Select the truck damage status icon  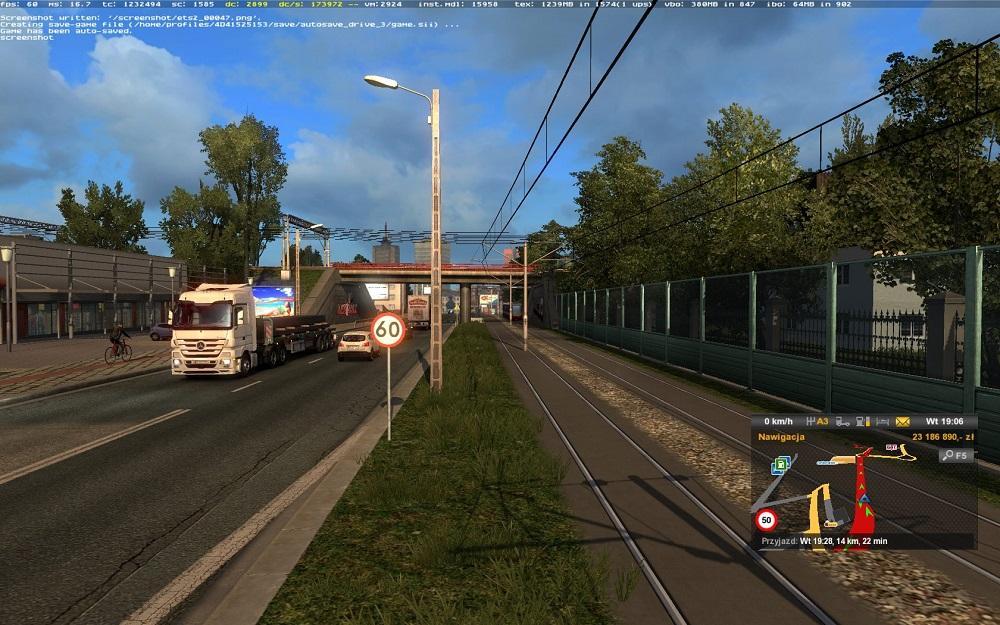click(x=844, y=422)
